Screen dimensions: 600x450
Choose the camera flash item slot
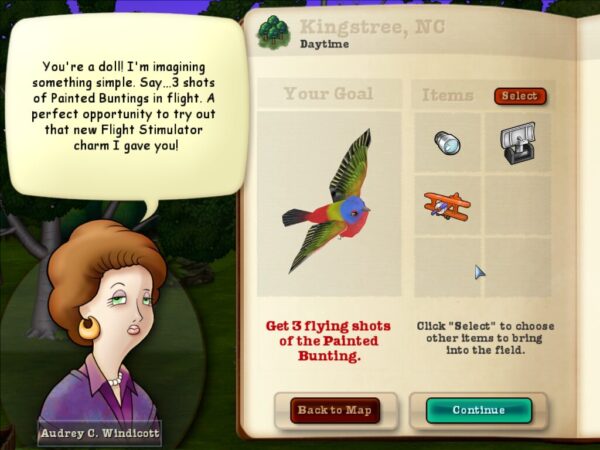516,143
